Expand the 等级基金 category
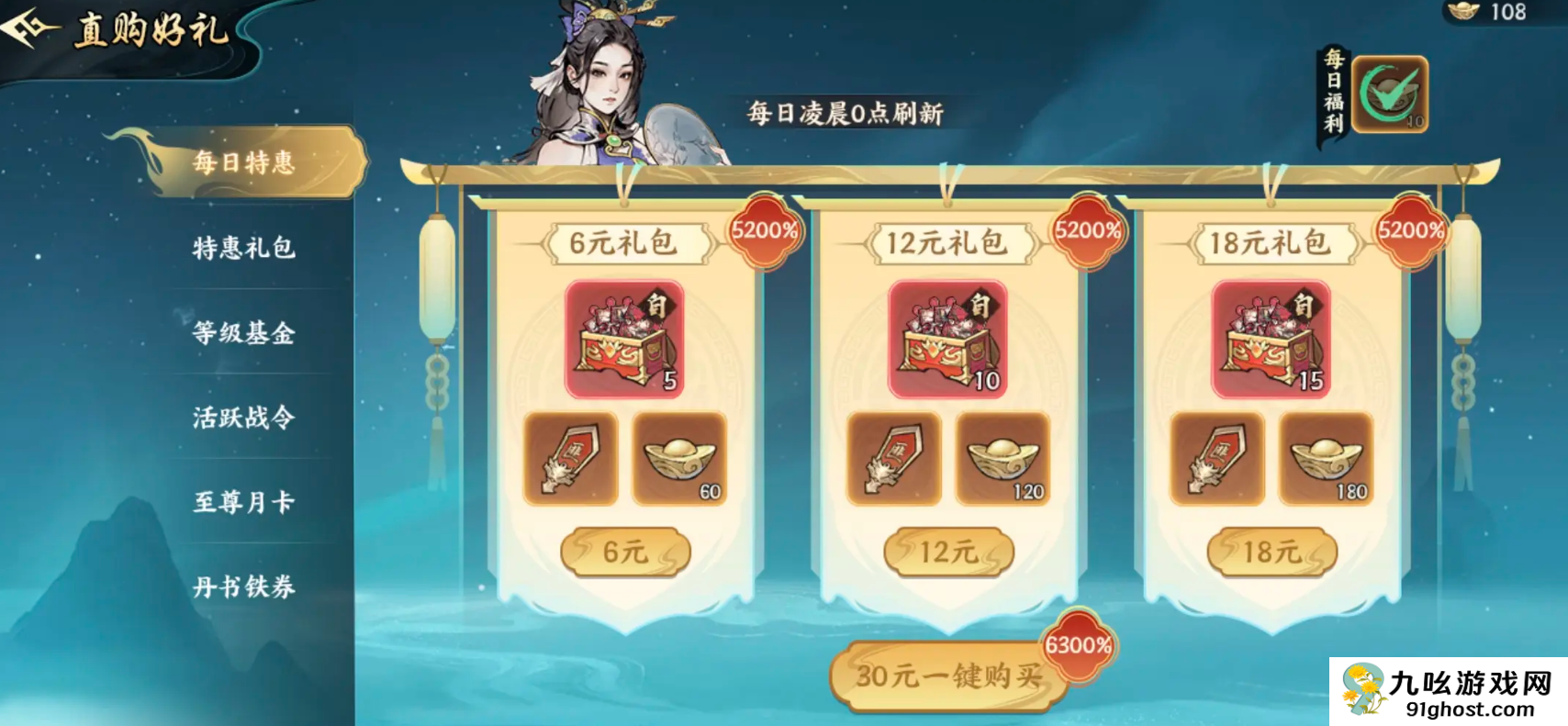 click(241, 335)
